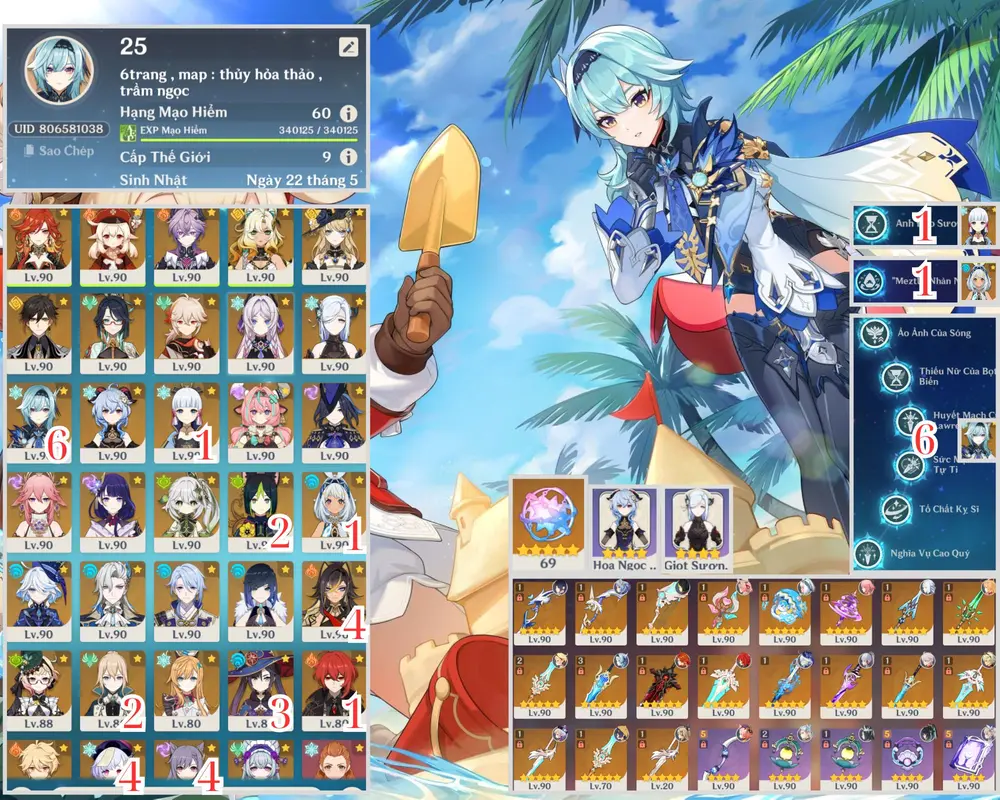The image size is (1000, 800).
Task: Select the Intertwined Fate item with 69
Action: pos(548,518)
